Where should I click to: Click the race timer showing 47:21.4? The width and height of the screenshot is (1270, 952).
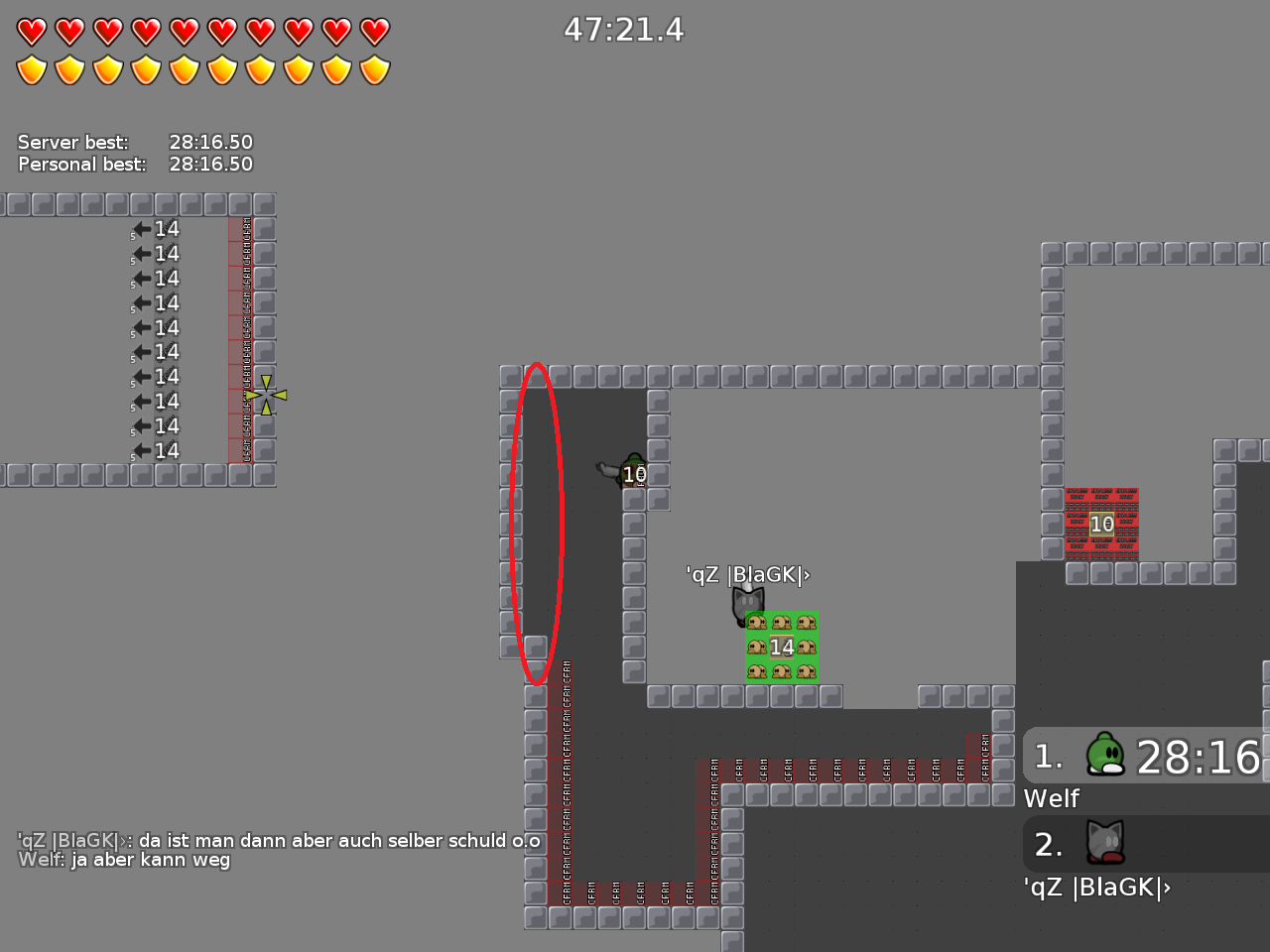(x=625, y=30)
